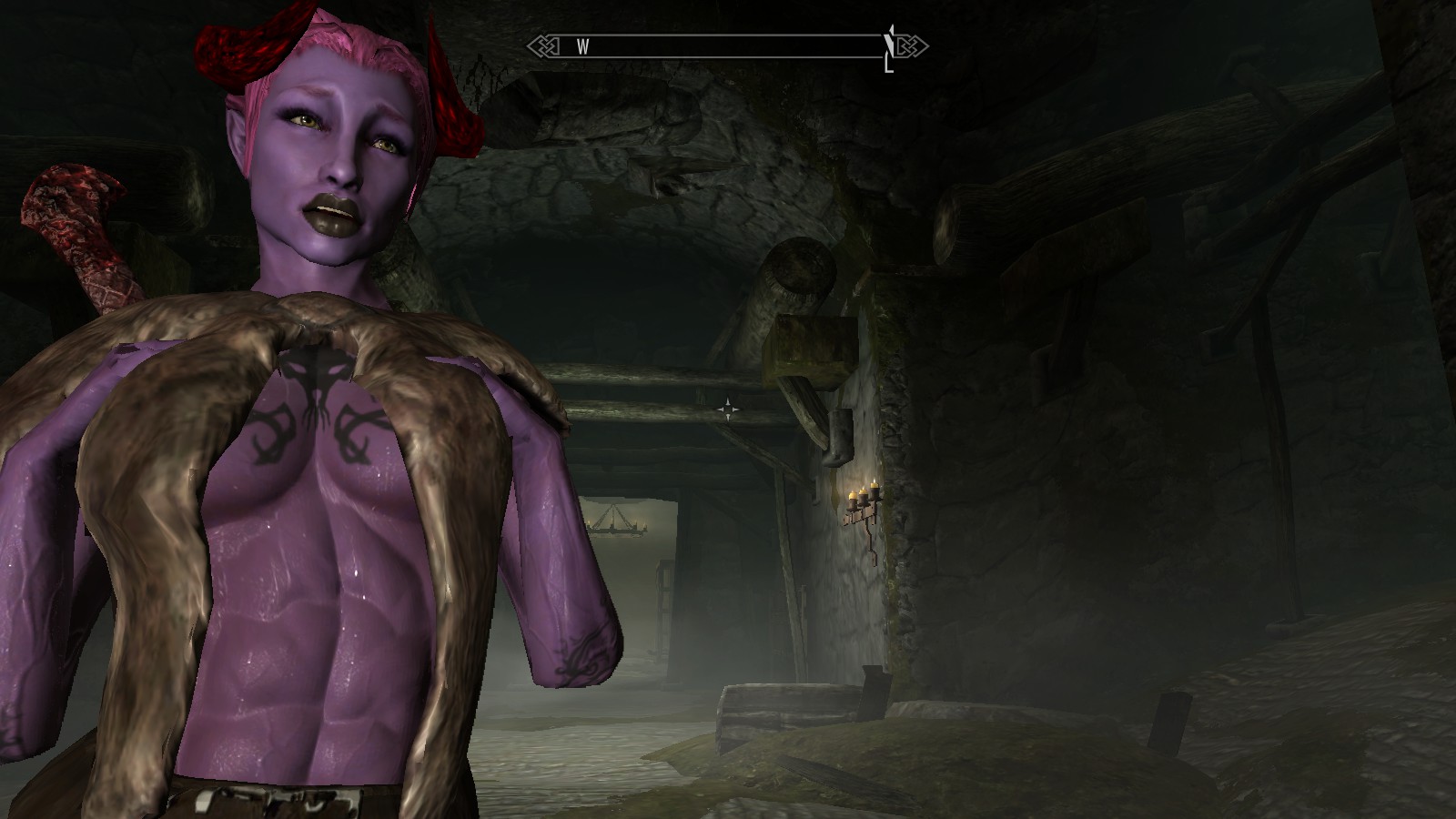Click the compass bar at the top

(x=728, y=45)
